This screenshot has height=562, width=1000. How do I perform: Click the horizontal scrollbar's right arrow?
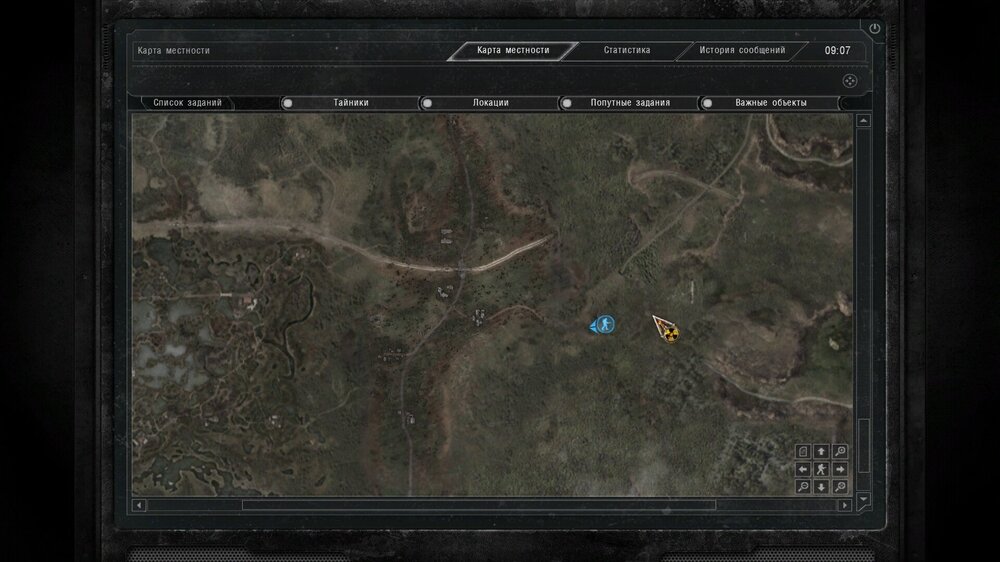pyautogui.click(x=845, y=505)
